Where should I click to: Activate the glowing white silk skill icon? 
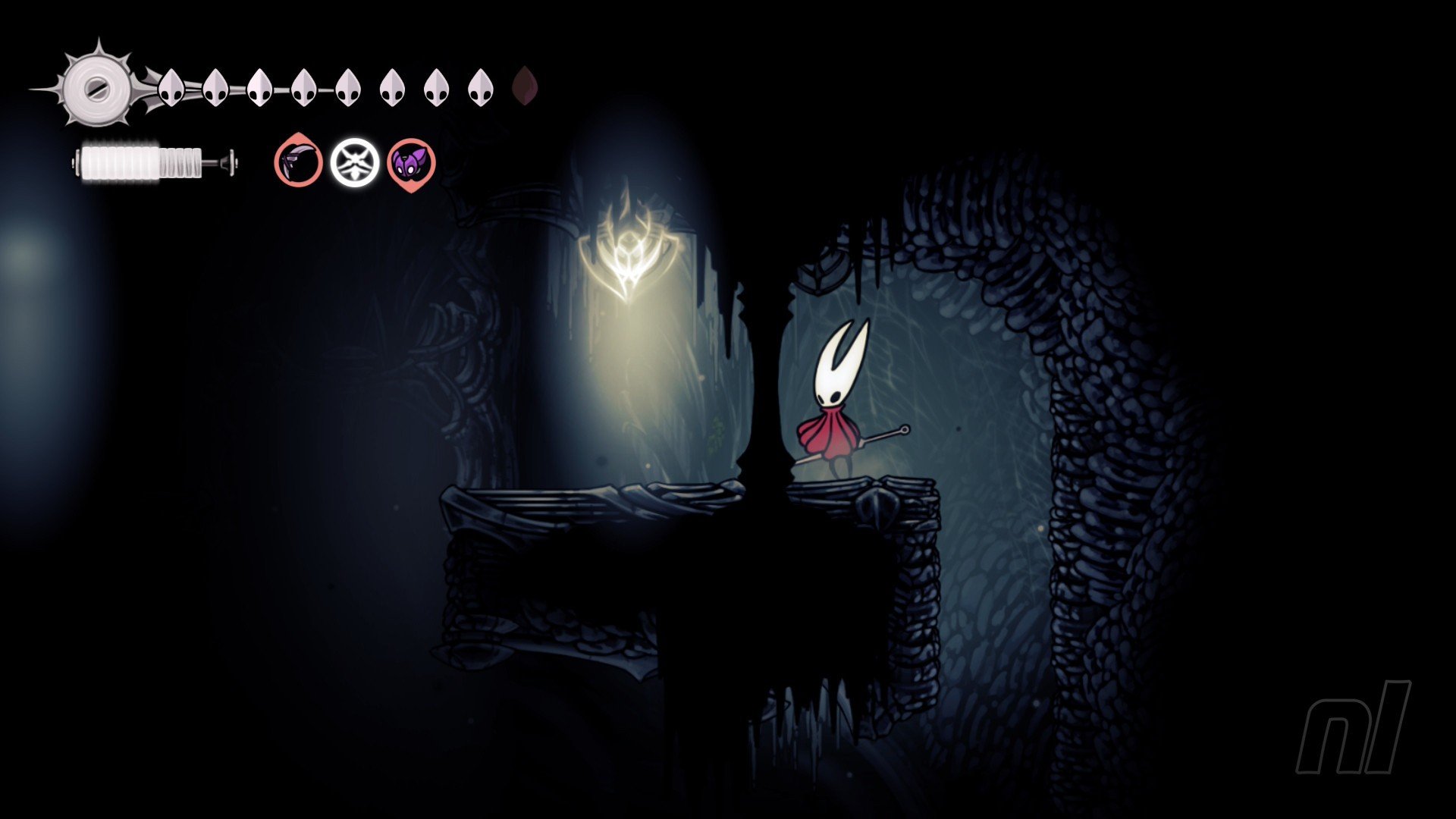click(354, 162)
